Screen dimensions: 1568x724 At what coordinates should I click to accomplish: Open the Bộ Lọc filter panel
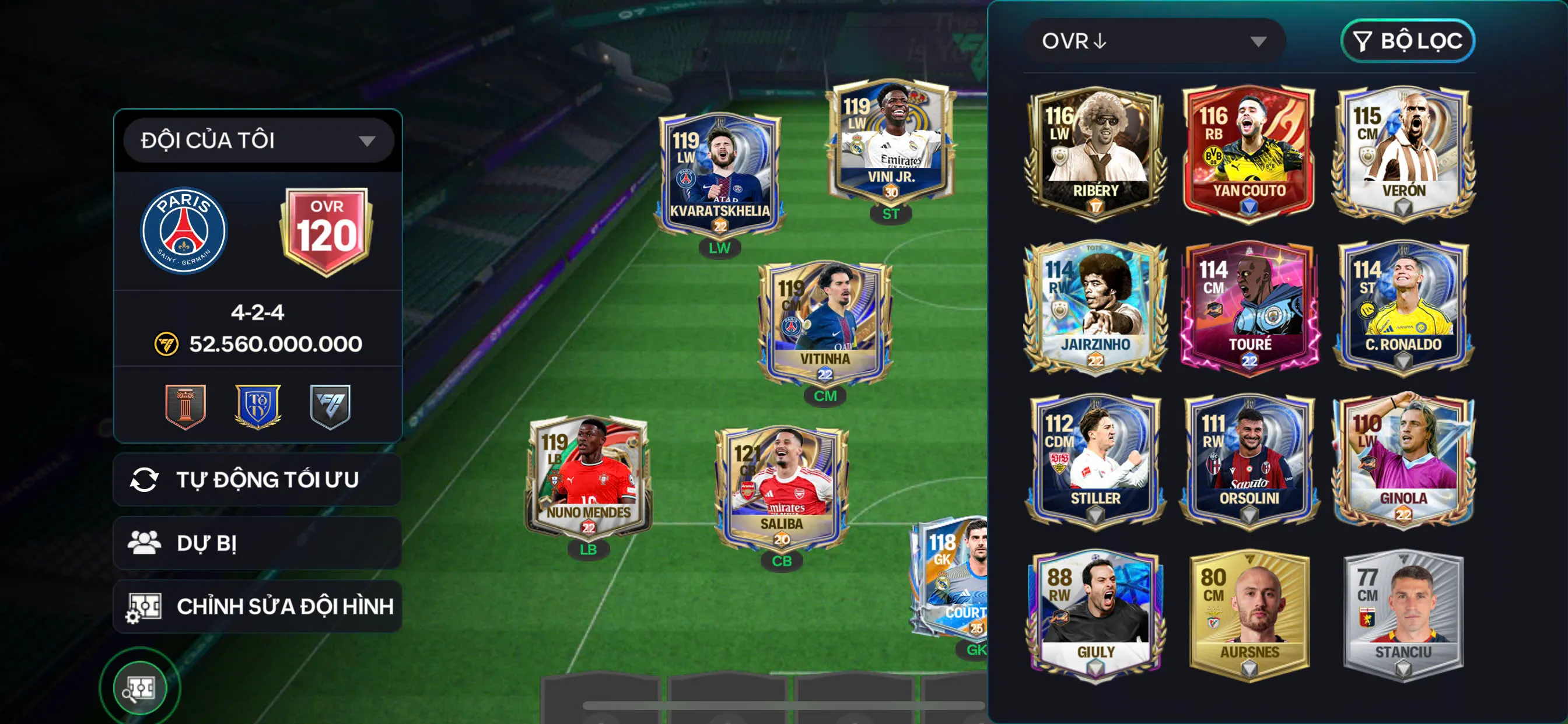pos(1409,41)
